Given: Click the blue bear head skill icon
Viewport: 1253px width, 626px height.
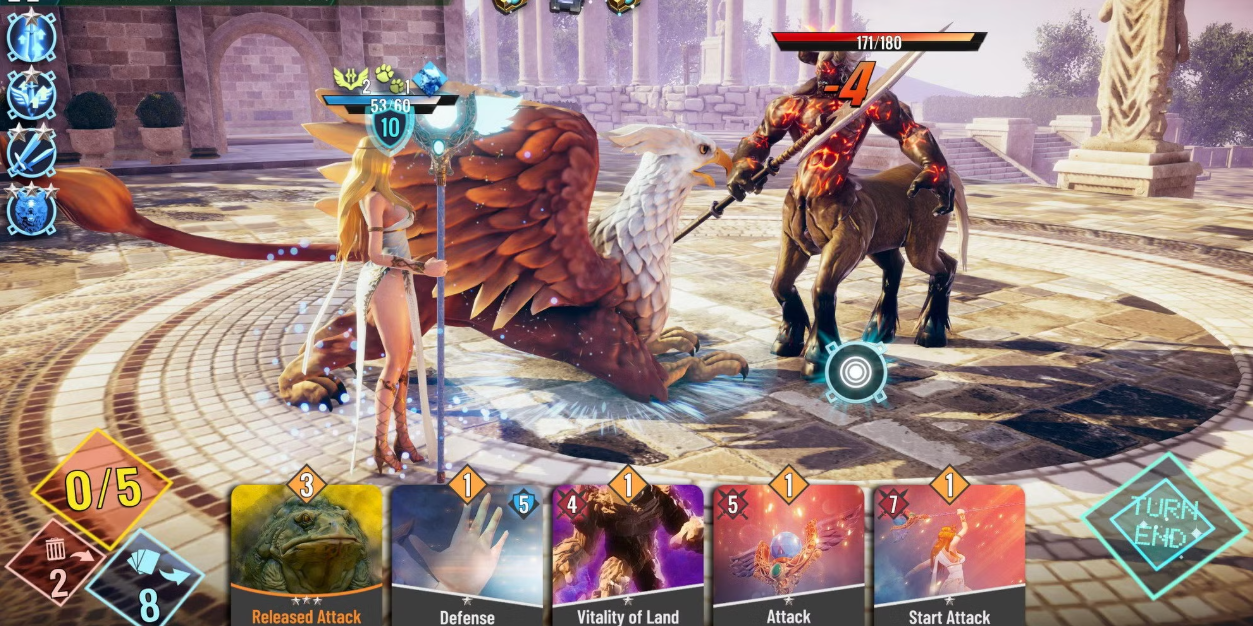Looking at the screenshot, I should tap(31, 211).
